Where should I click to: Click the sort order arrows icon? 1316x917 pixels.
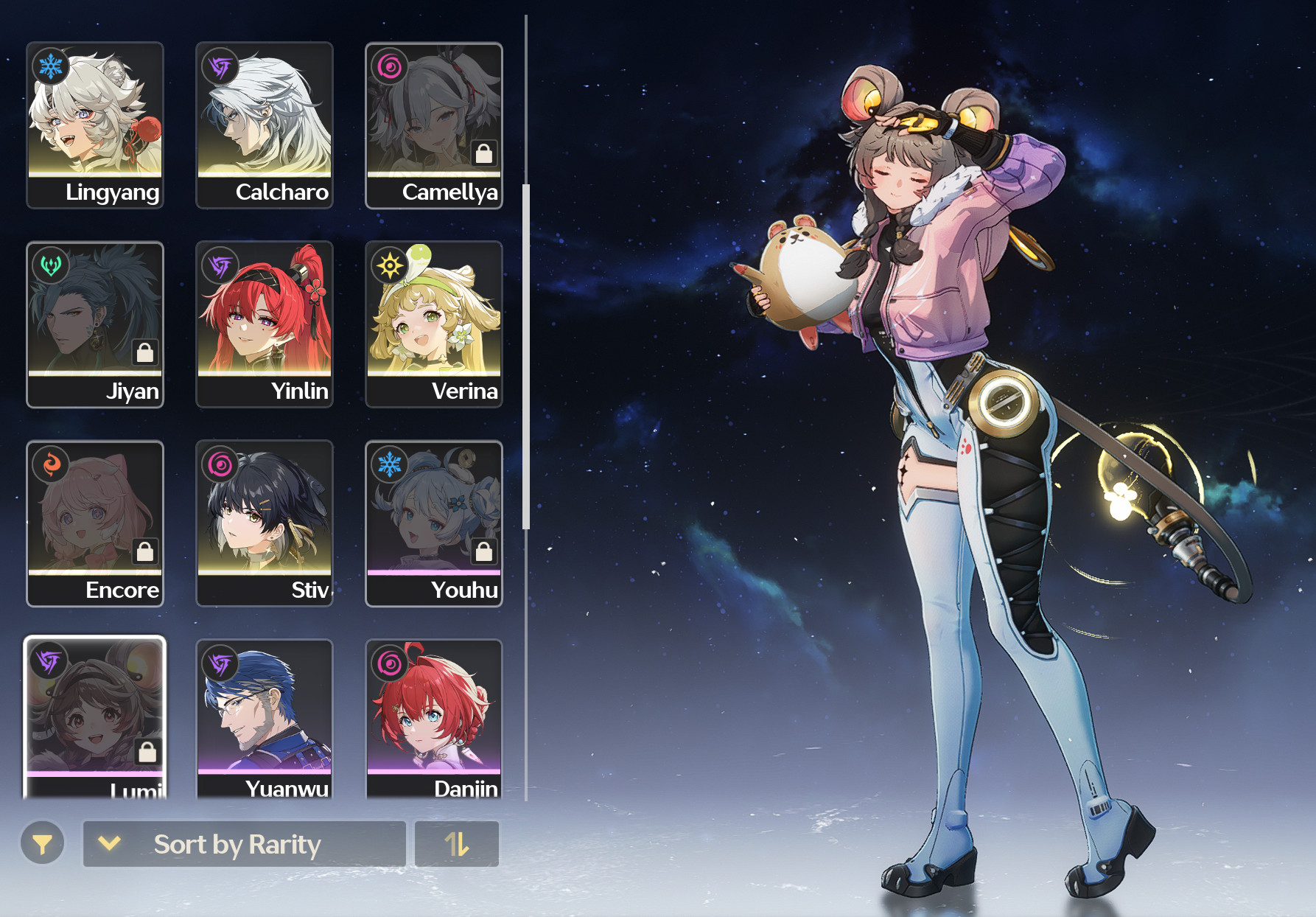pyautogui.click(x=456, y=844)
